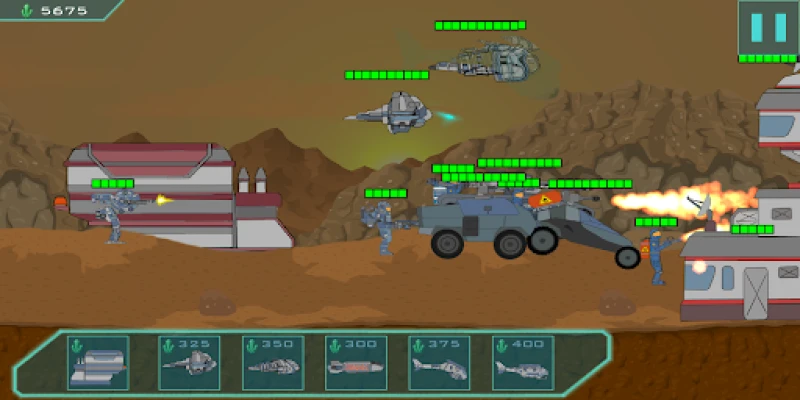Pause the game
The height and width of the screenshot is (400, 800).
point(768,27)
